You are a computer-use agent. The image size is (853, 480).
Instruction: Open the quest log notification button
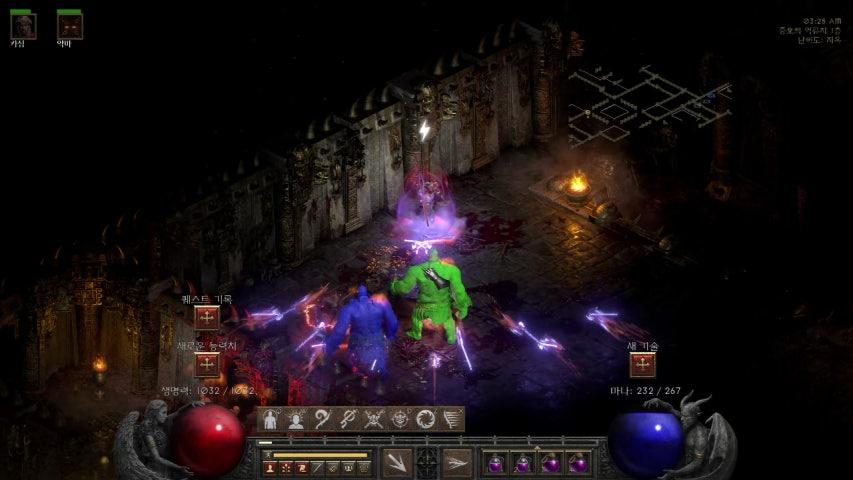(x=207, y=317)
